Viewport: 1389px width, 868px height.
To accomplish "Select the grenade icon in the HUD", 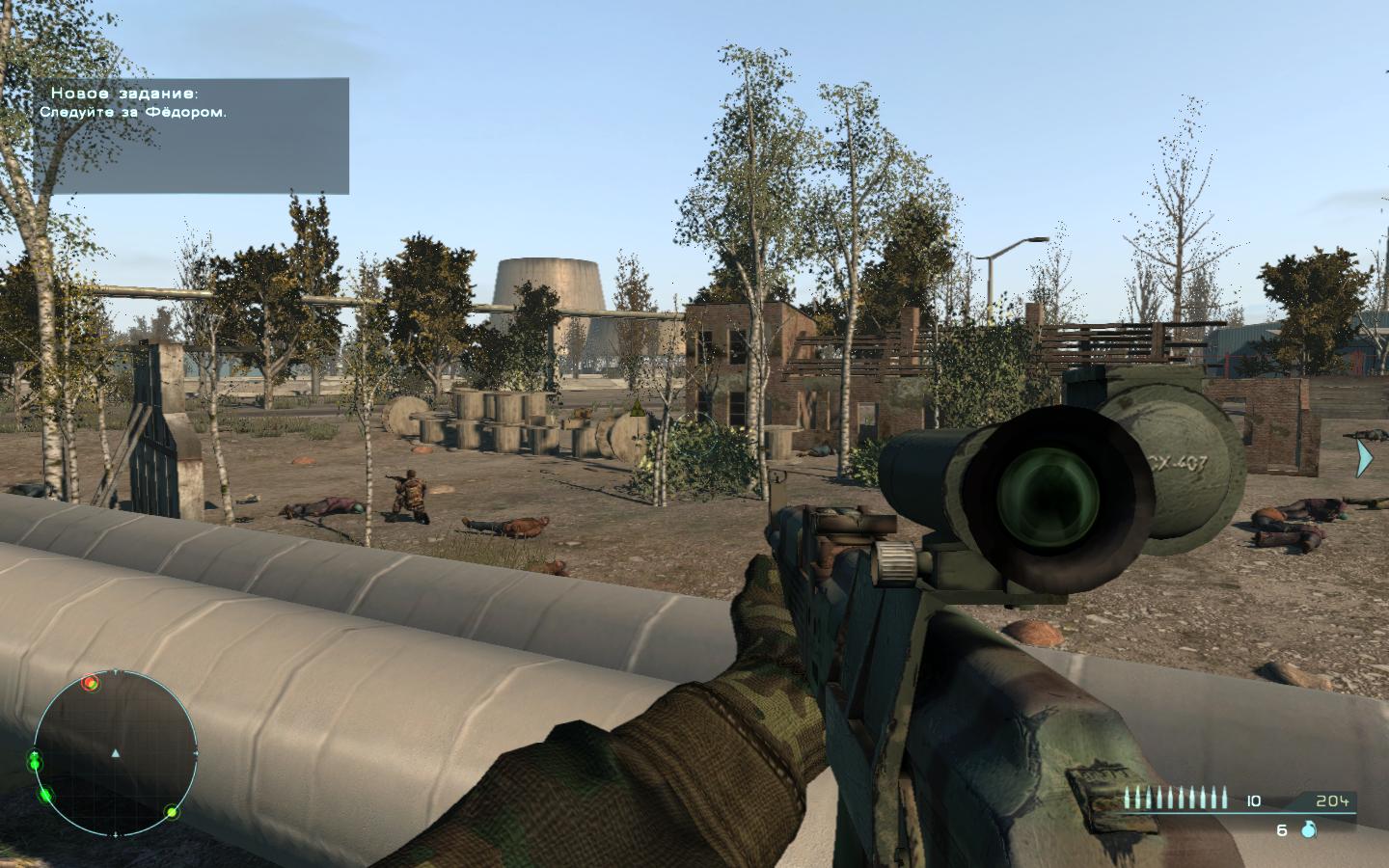I will click(1309, 829).
